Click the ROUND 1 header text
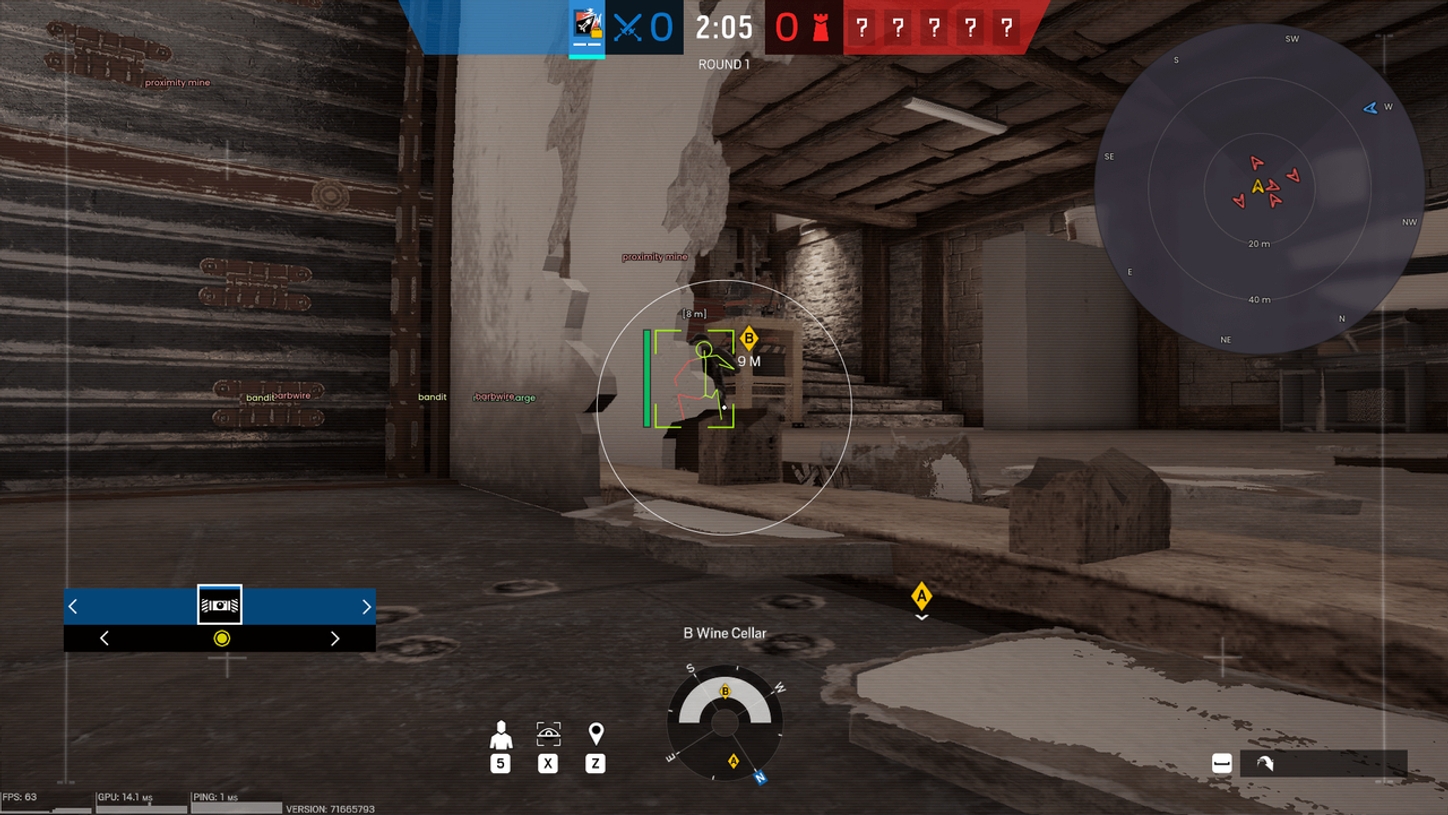1448x815 pixels. pyautogui.click(x=723, y=61)
